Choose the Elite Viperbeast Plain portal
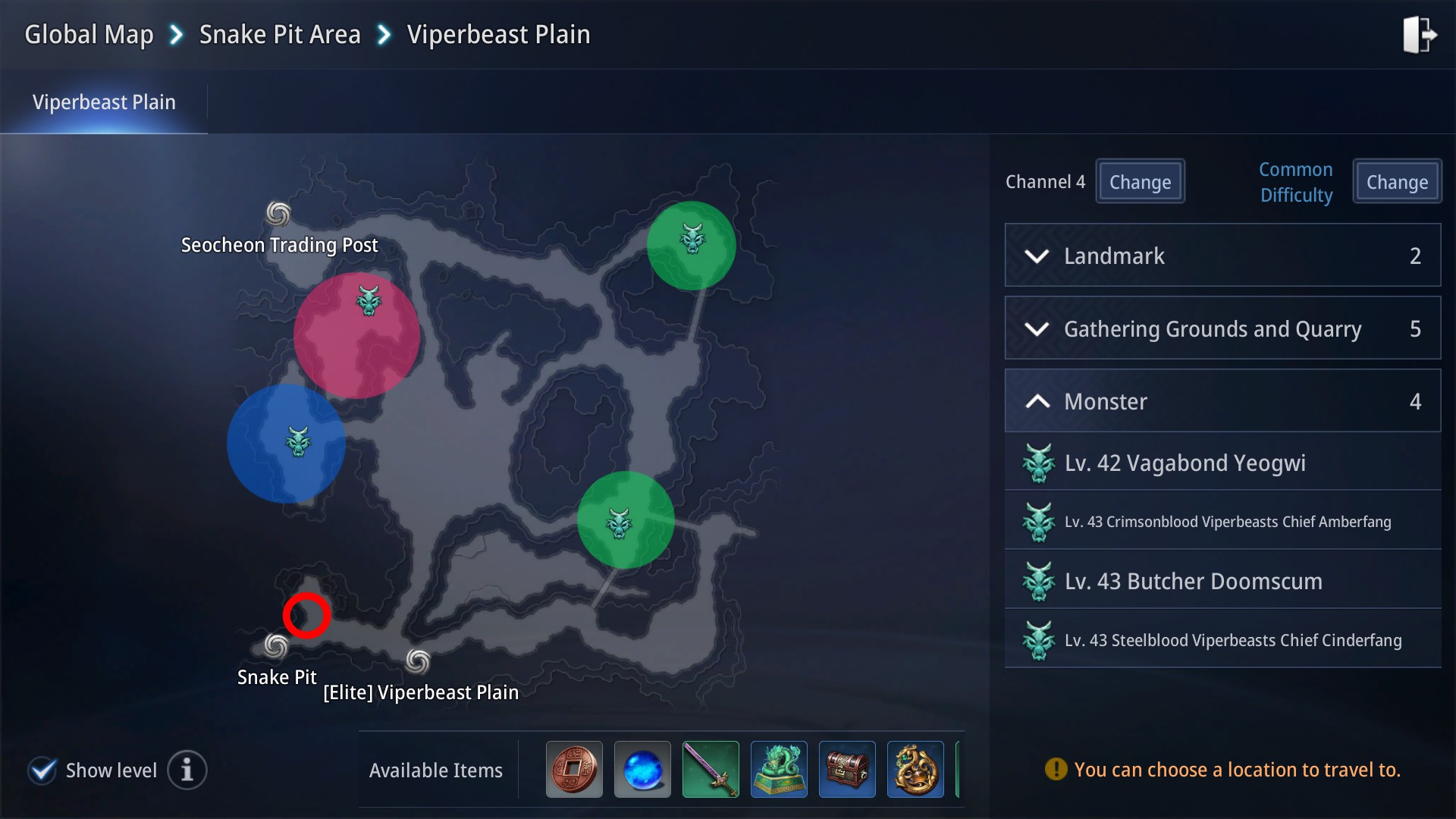1456x819 pixels. tap(418, 661)
